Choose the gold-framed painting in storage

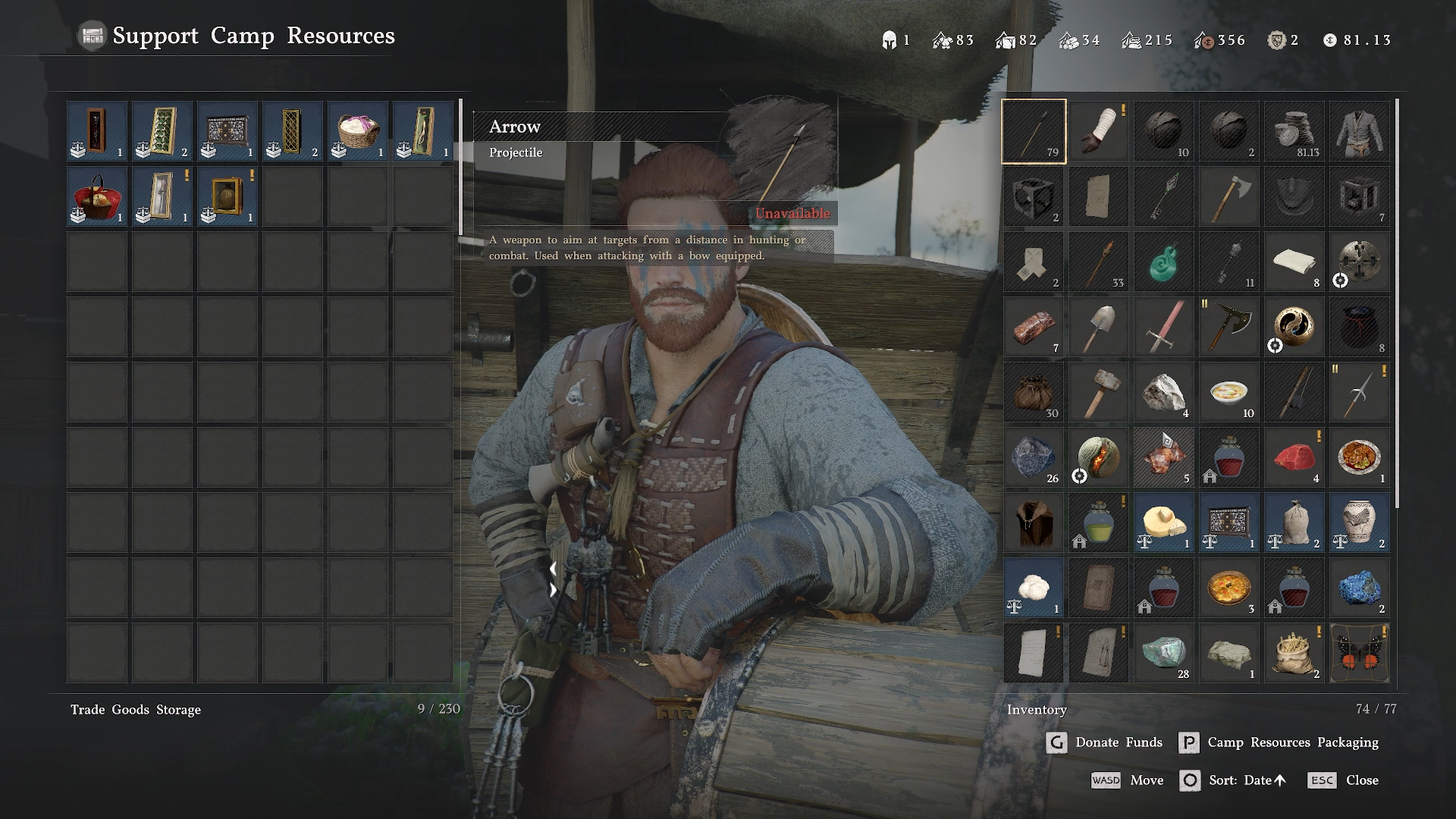[227, 196]
